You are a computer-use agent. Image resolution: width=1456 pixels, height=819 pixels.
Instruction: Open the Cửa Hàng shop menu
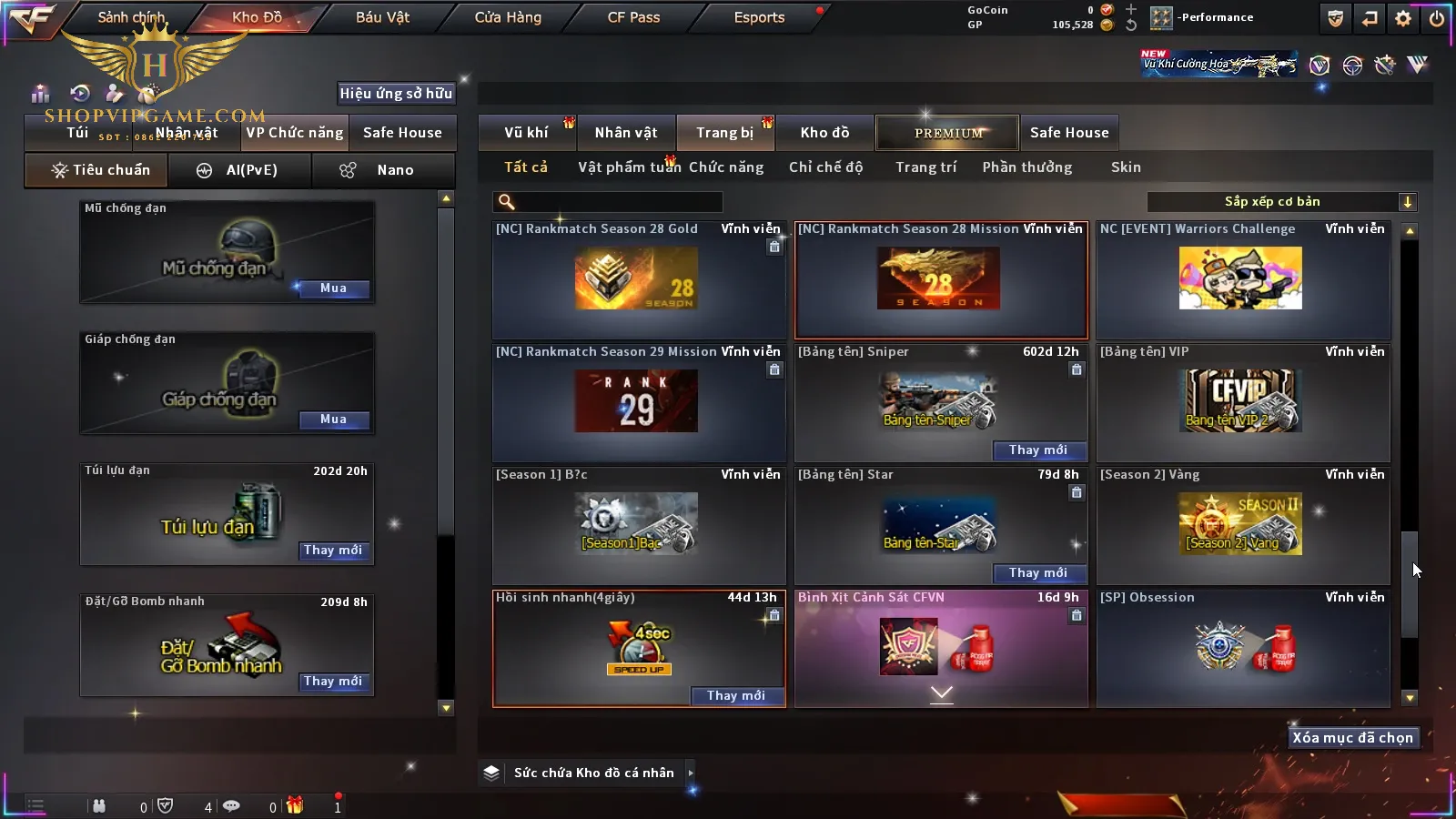[x=508, y=17]
